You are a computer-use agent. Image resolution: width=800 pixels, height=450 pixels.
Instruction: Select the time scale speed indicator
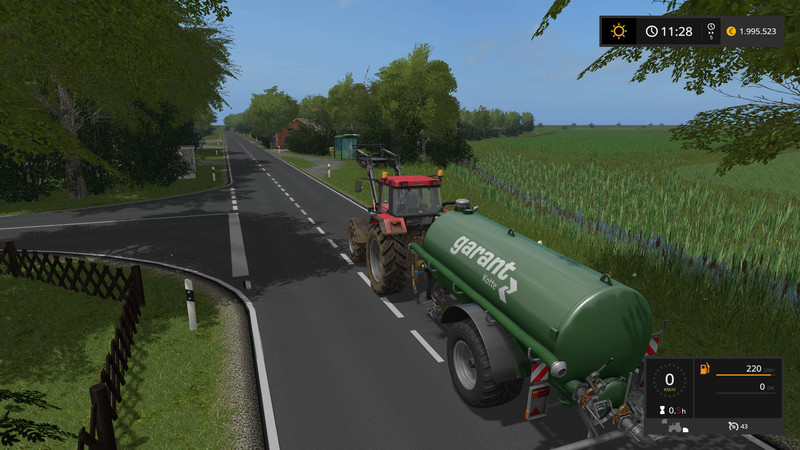(710, 31)
